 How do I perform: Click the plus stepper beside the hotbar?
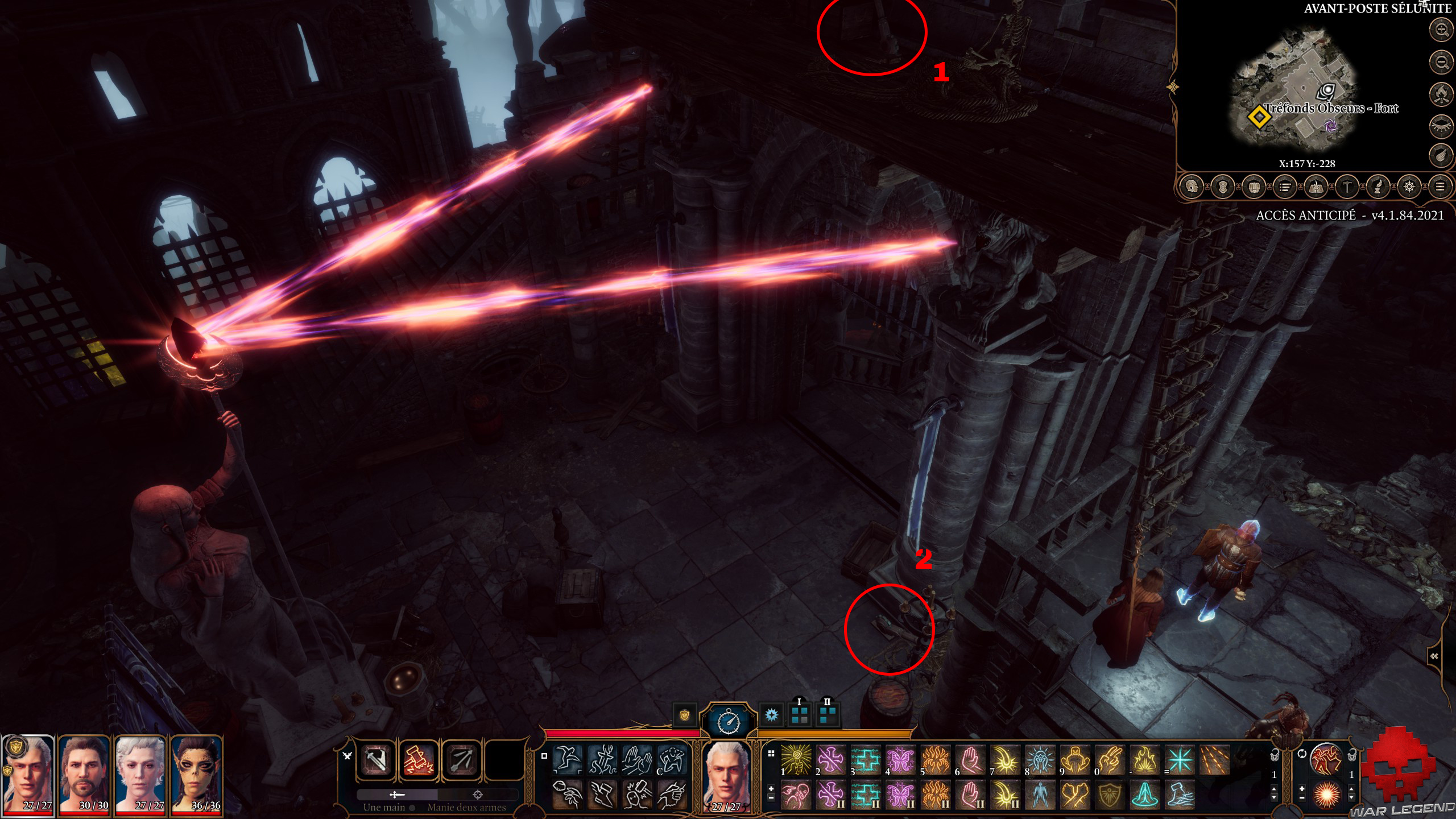pyautogui.click(x=1302, y=789)
